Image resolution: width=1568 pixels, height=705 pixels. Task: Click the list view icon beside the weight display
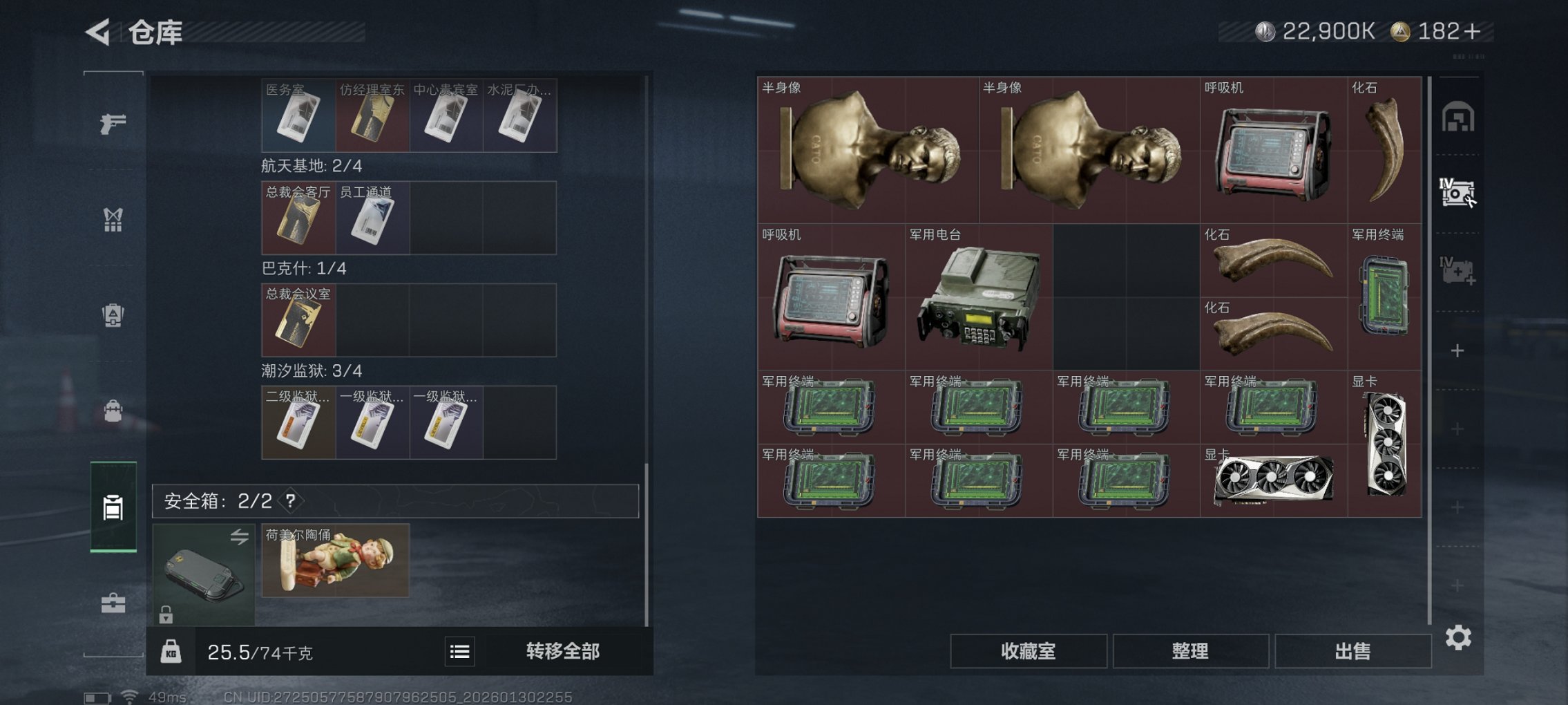pos(460,652)
